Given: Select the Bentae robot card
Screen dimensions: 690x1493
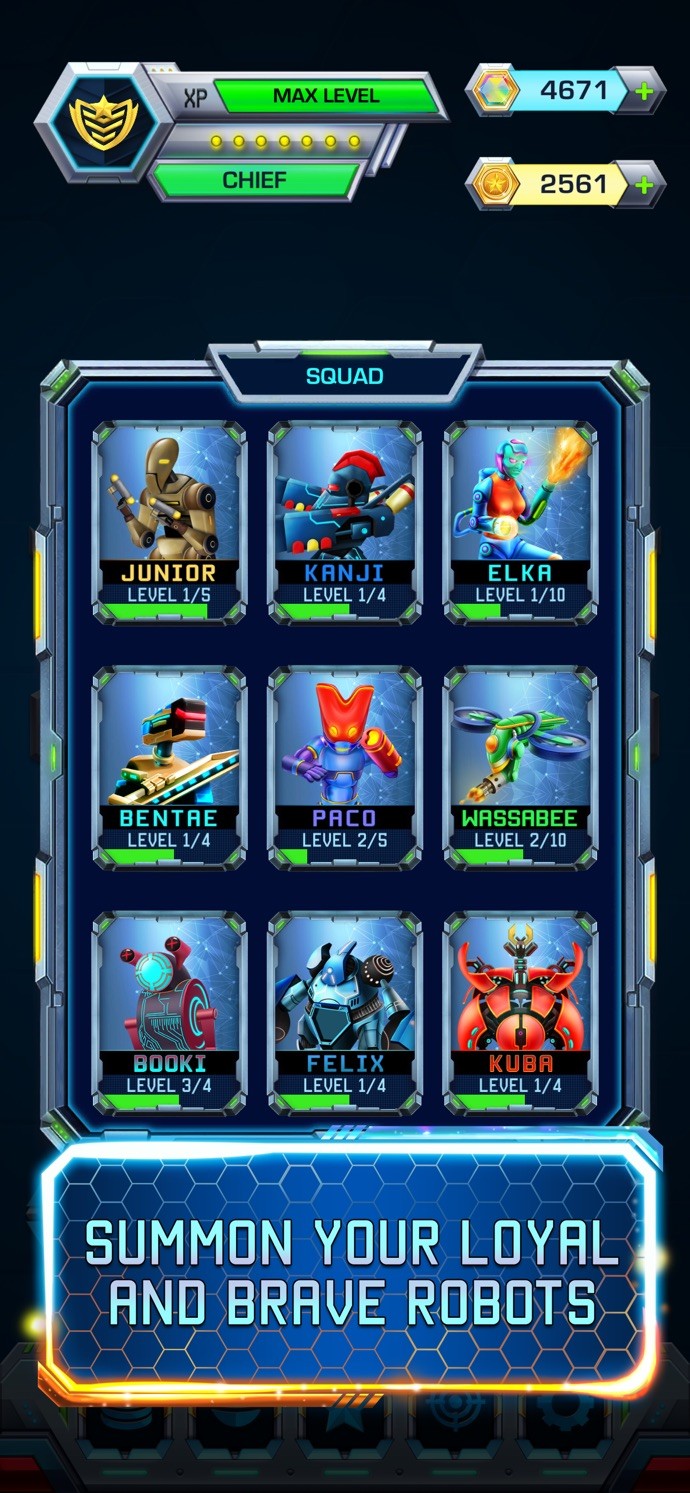Looking at the screenshot, I should pos(169,767).
